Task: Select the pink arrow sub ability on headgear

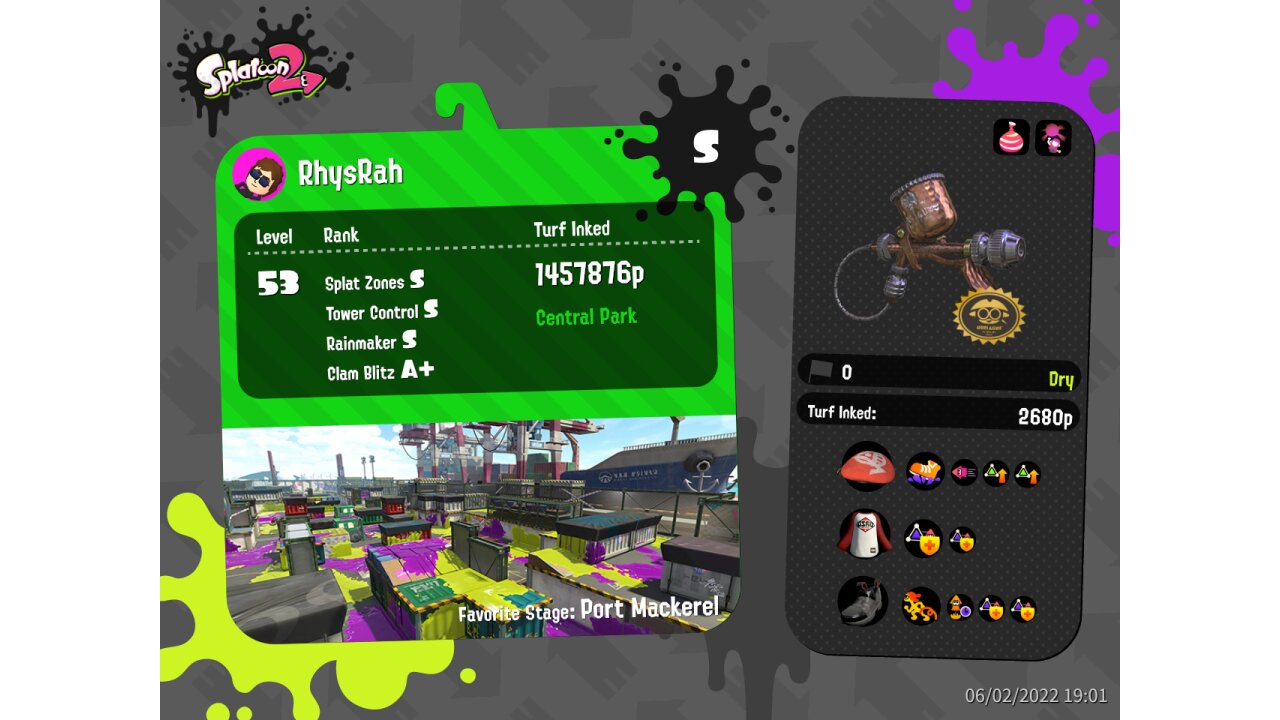Action: [x=964, y=473]
